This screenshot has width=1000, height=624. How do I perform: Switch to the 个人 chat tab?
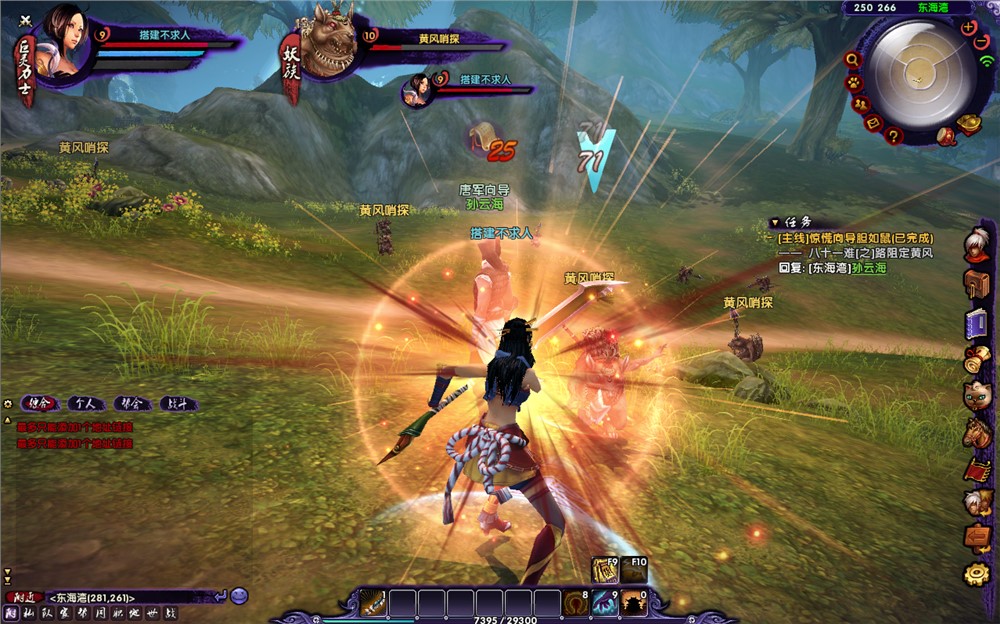point(87,404)
